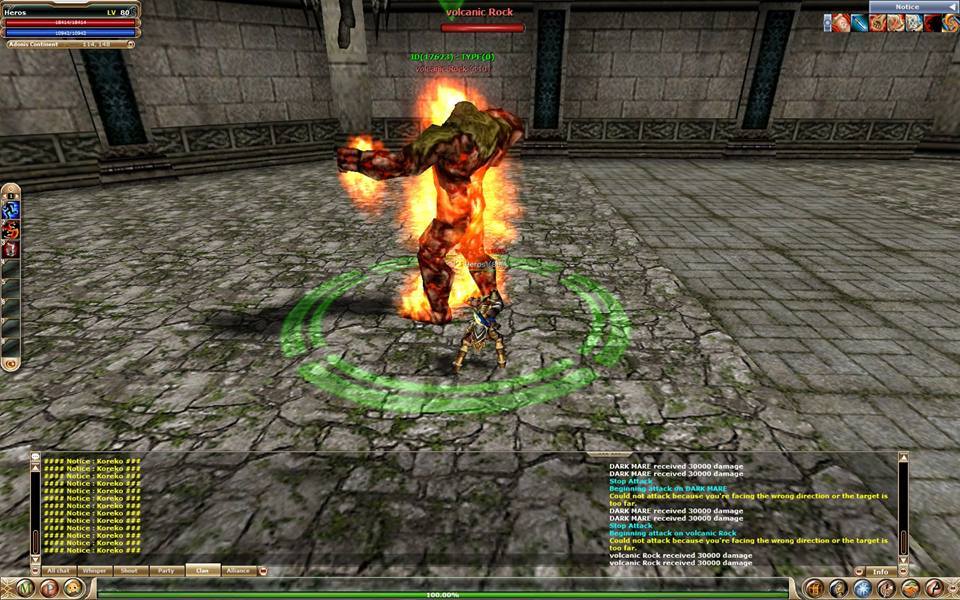Open the character face icon menu
This screenshot has height=600, width=960.
pyautogui.click(x=72, y=588)
